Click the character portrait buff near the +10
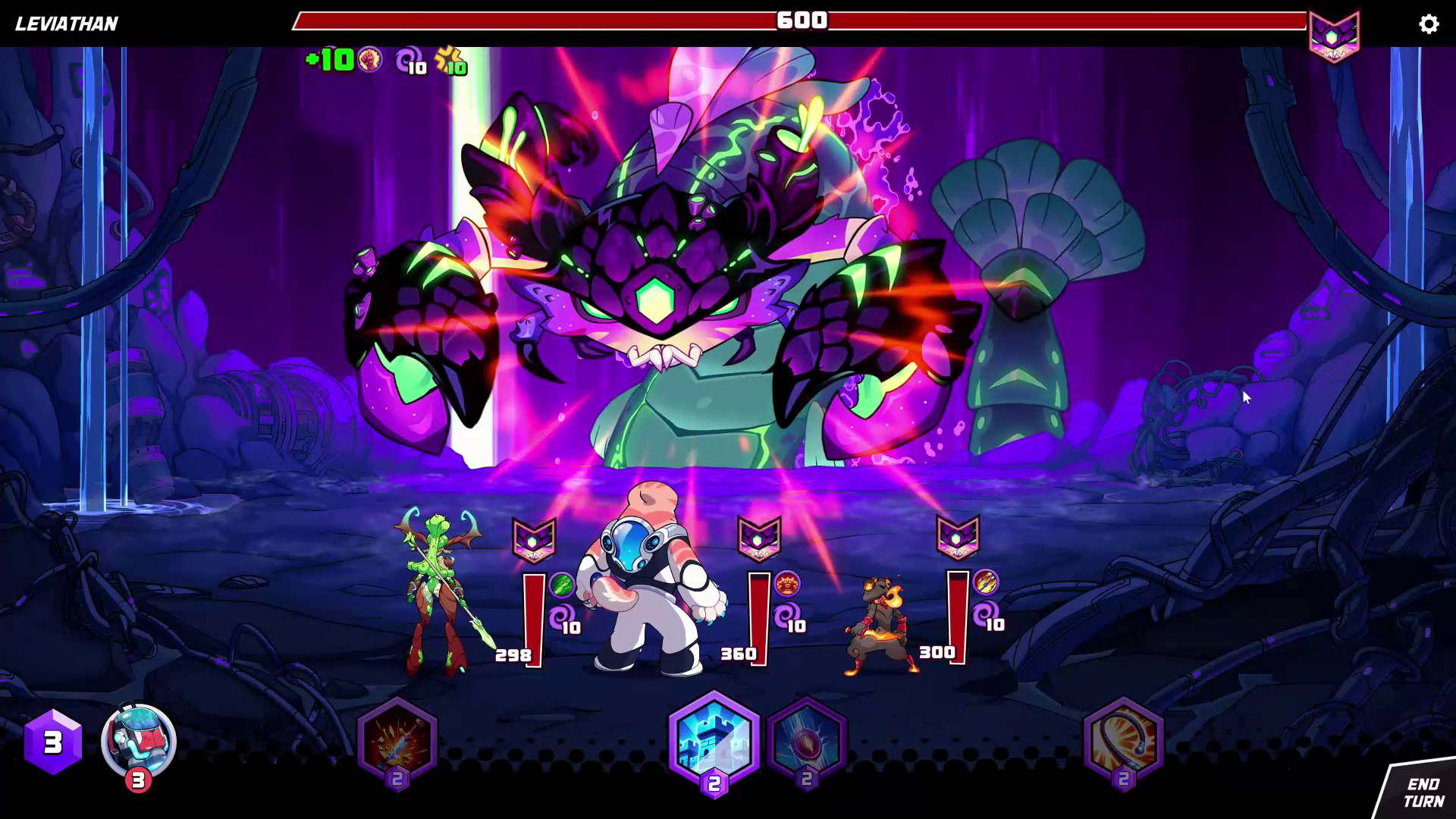This screenshot has width=1456, height=819. tap(369, 59)
